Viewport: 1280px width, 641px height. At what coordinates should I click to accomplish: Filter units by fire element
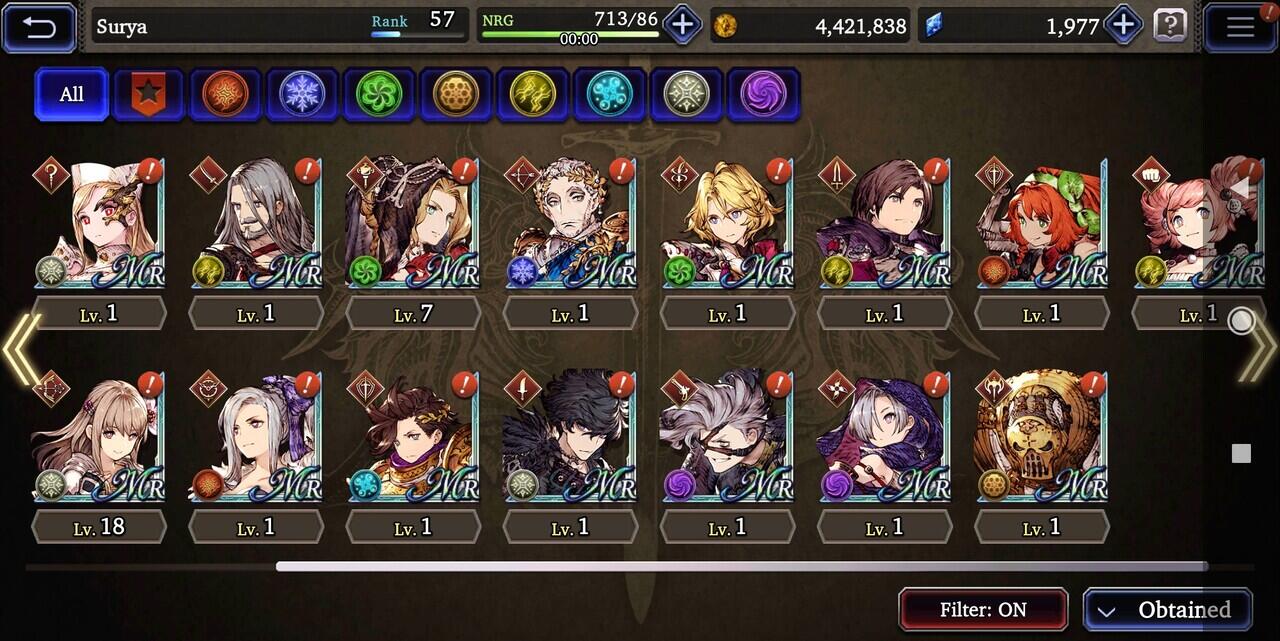pyautogui.click(x=225, y=94)
